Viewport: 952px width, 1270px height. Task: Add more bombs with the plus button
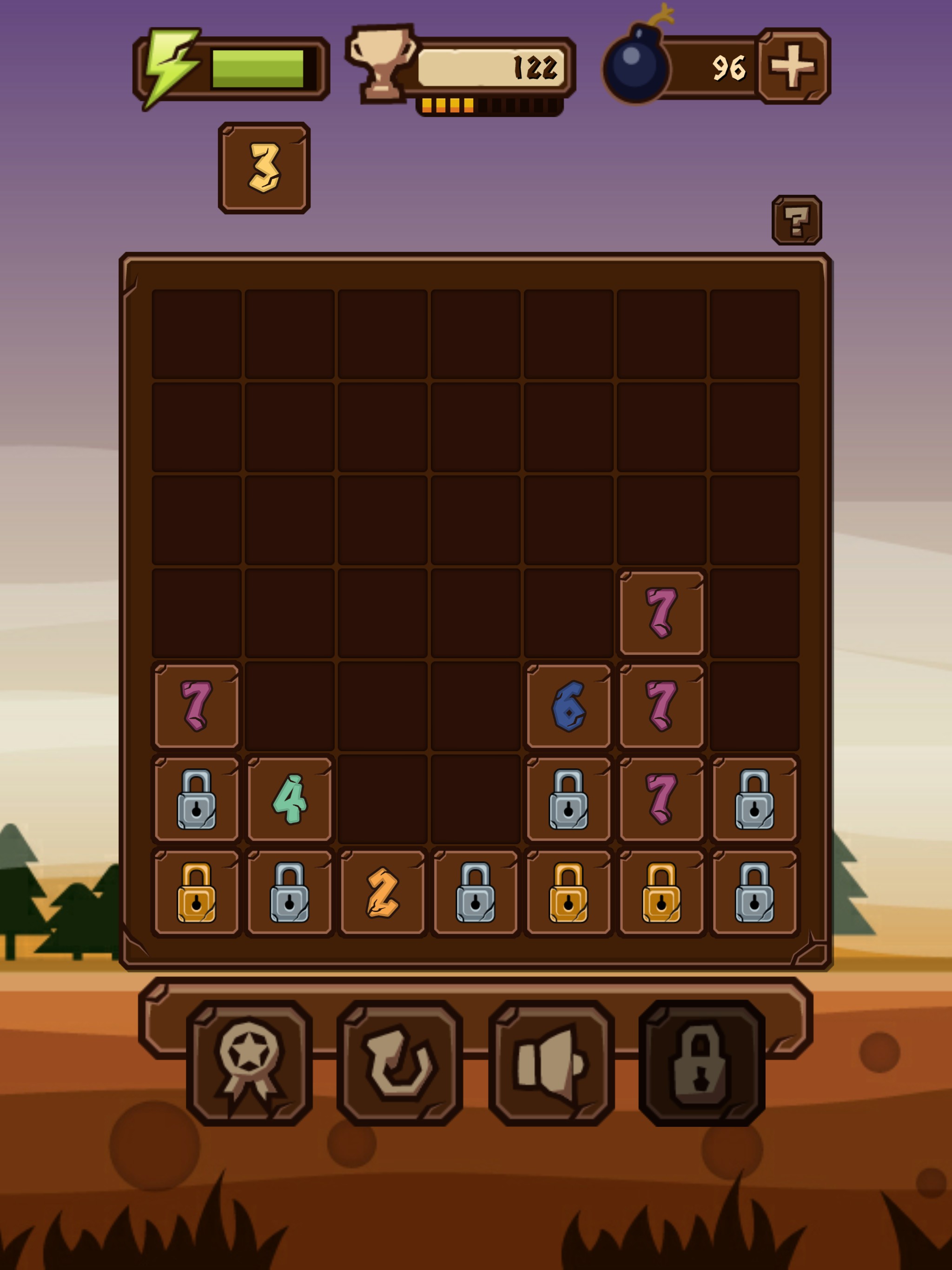click(x=793, y=66)
